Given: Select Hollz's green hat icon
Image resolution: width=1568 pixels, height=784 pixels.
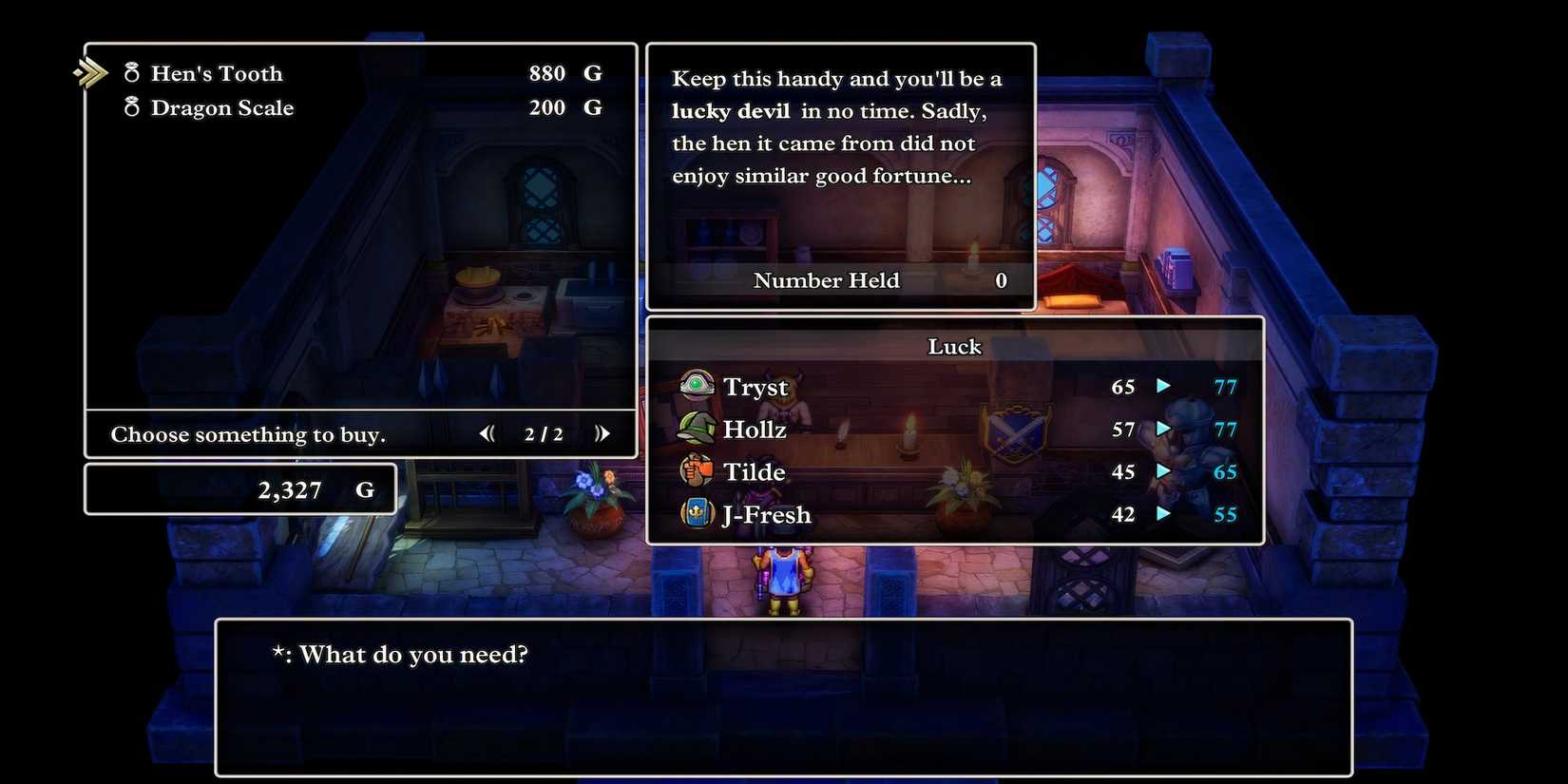Looking at the screenshot, I should 697,429.
